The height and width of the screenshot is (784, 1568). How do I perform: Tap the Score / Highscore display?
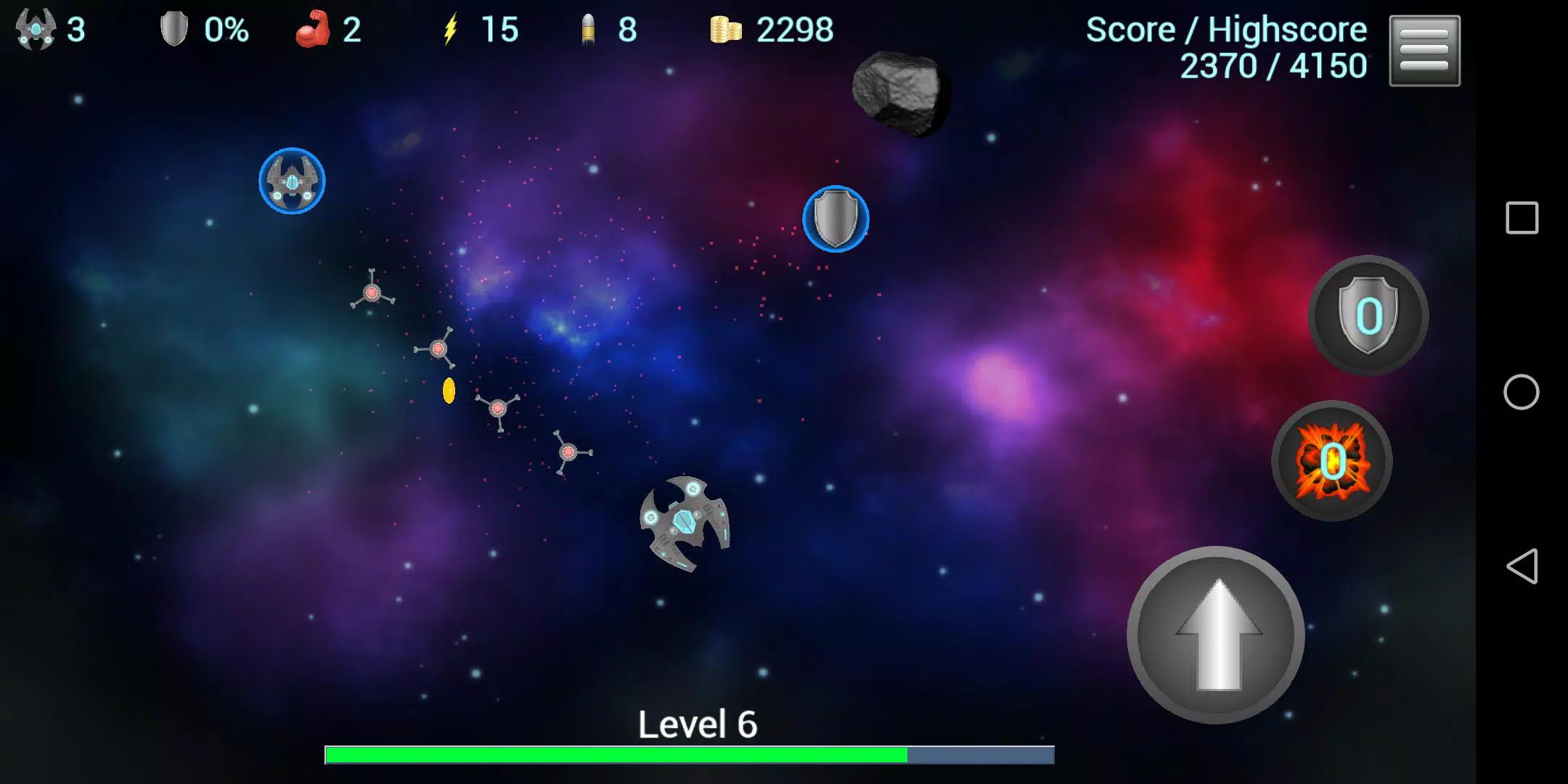point(1227,47)
